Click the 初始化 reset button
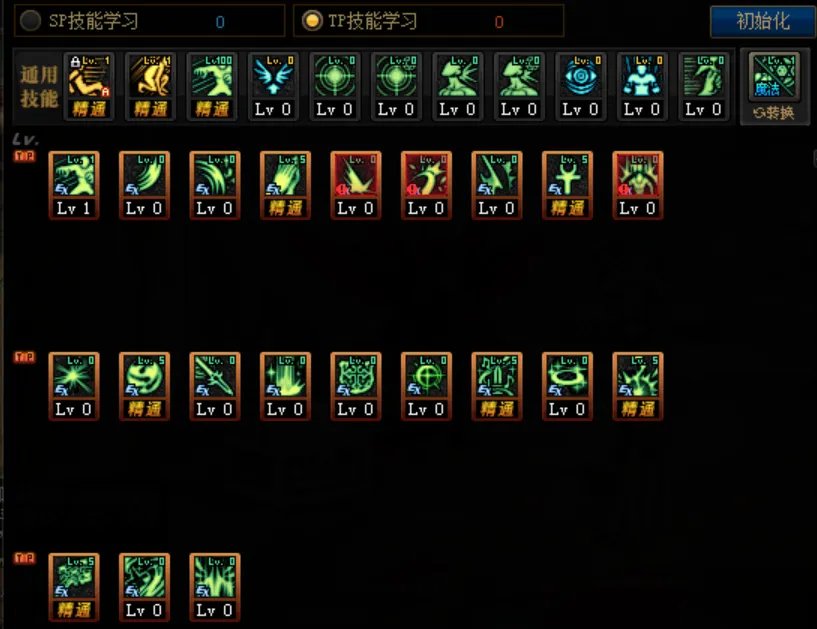The height and width of the screenshot is (629, 817). point(762,21)
